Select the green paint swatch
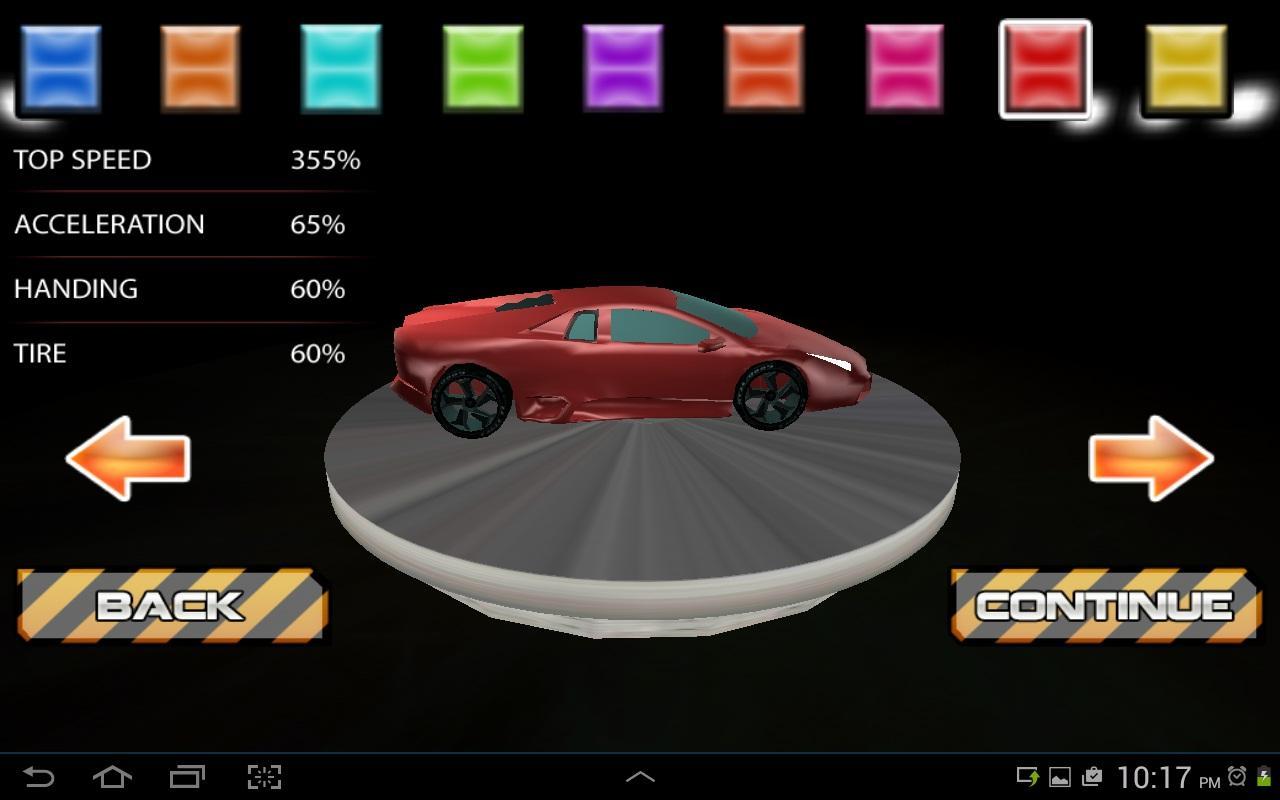 coord(482,65)
